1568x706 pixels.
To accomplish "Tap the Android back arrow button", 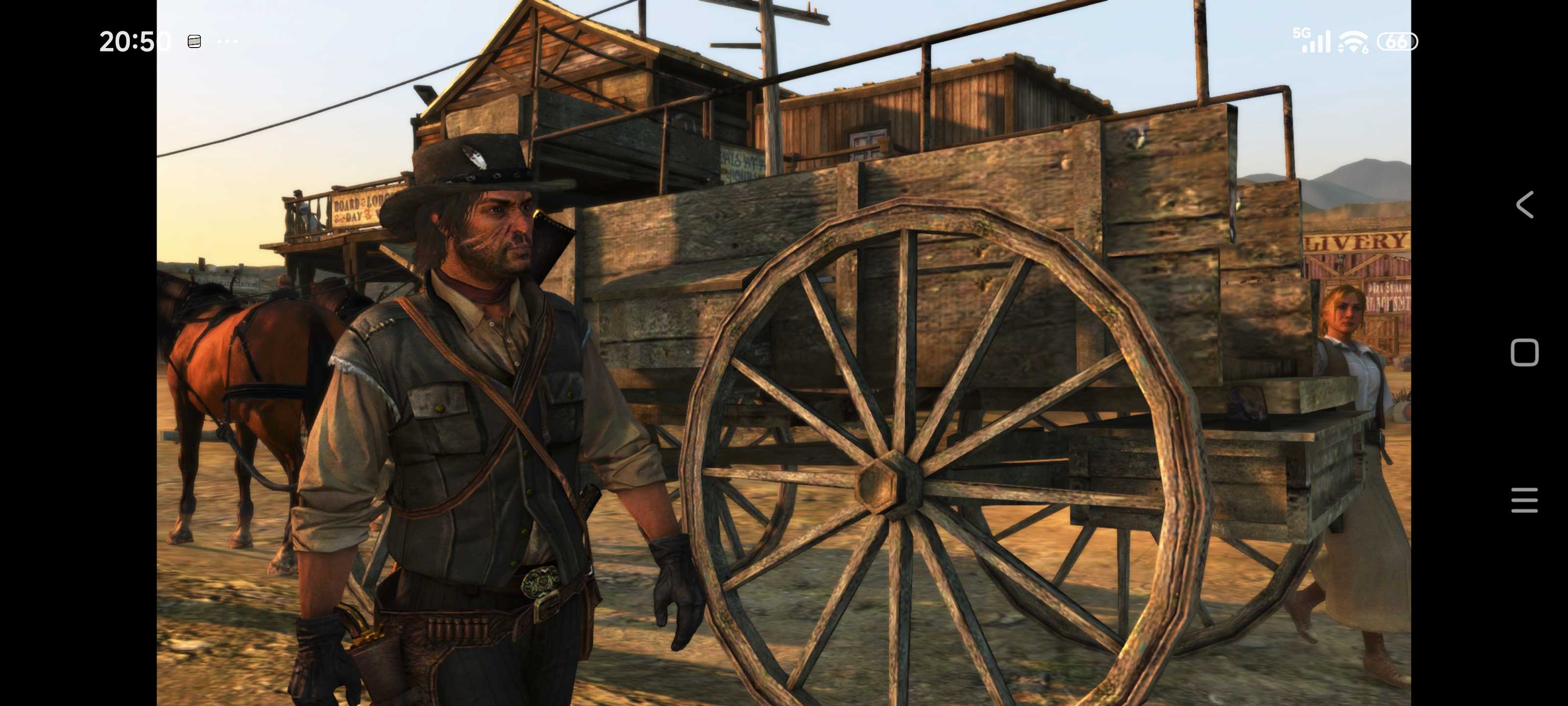I will pyautogui.click(x=1523, y=204).
